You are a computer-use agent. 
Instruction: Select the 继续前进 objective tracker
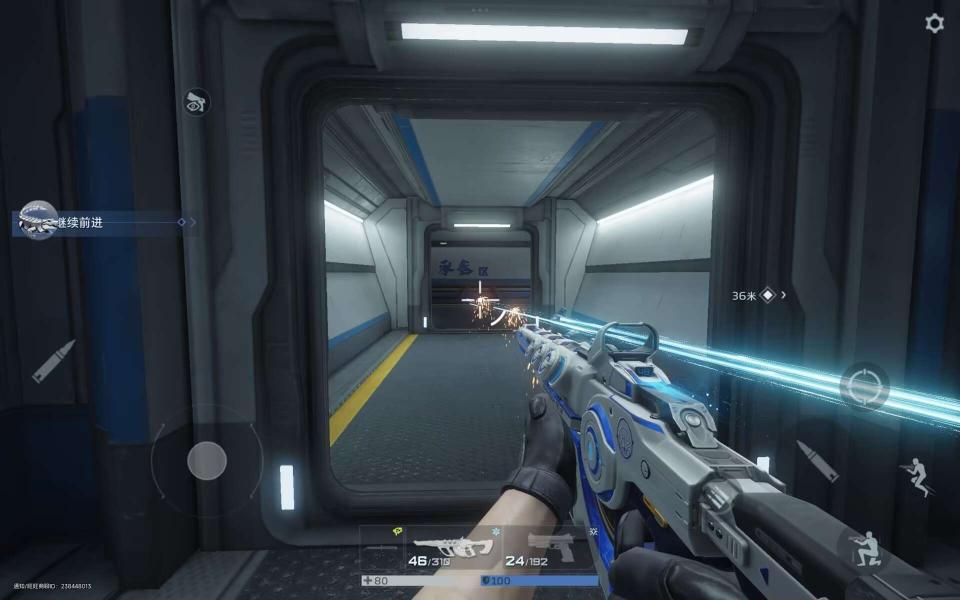pos(100,222)
